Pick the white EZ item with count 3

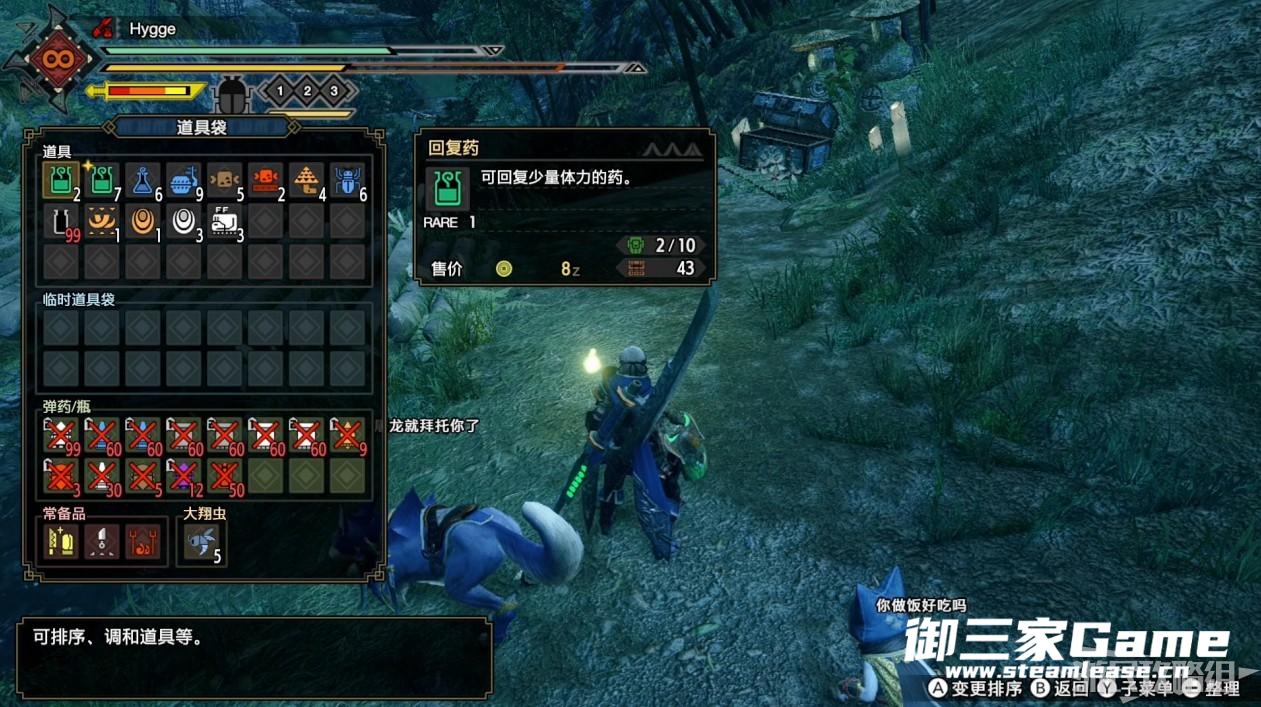(225, 222)
